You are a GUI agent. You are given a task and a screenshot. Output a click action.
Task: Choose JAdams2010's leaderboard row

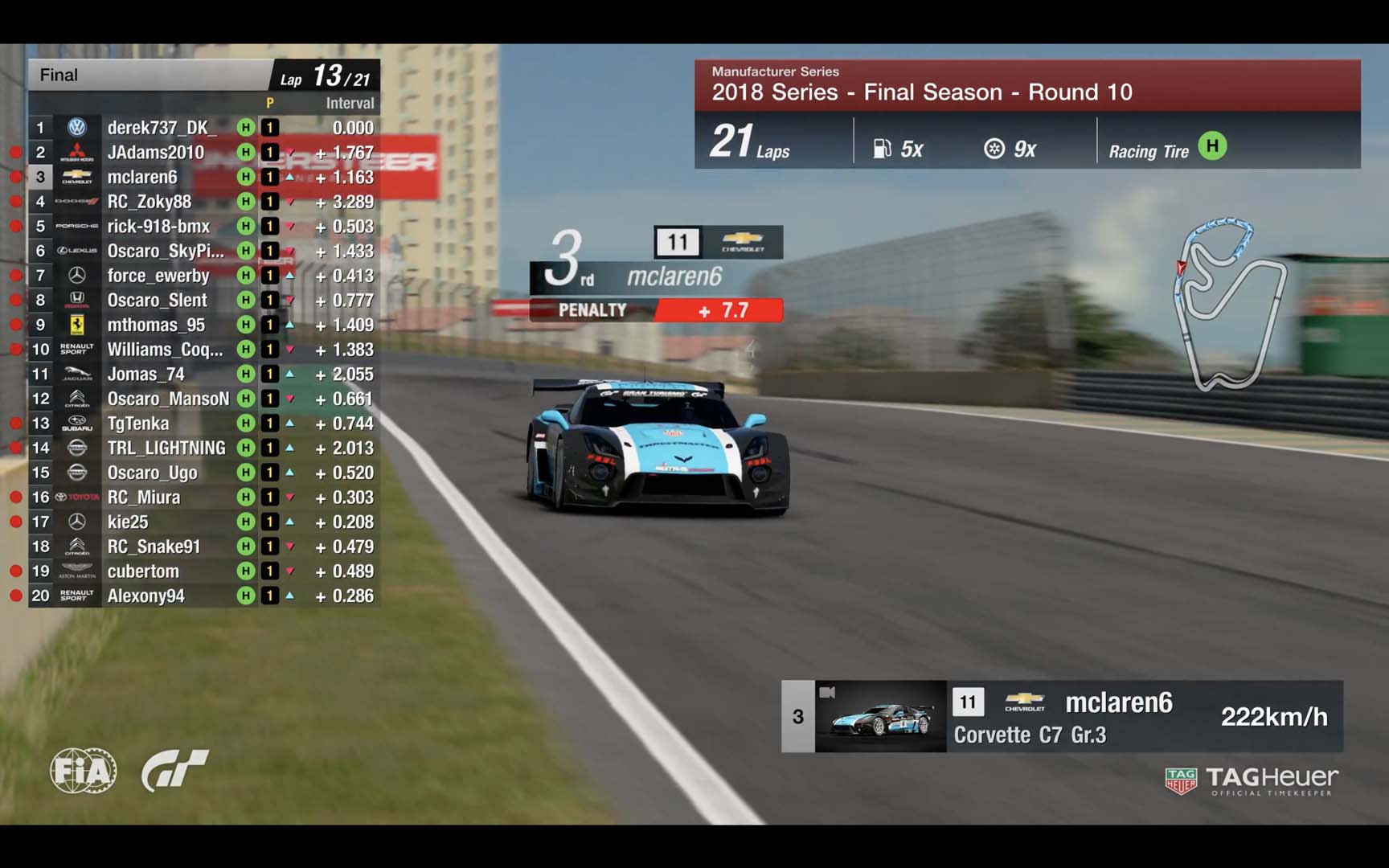[x=156, y=153]
